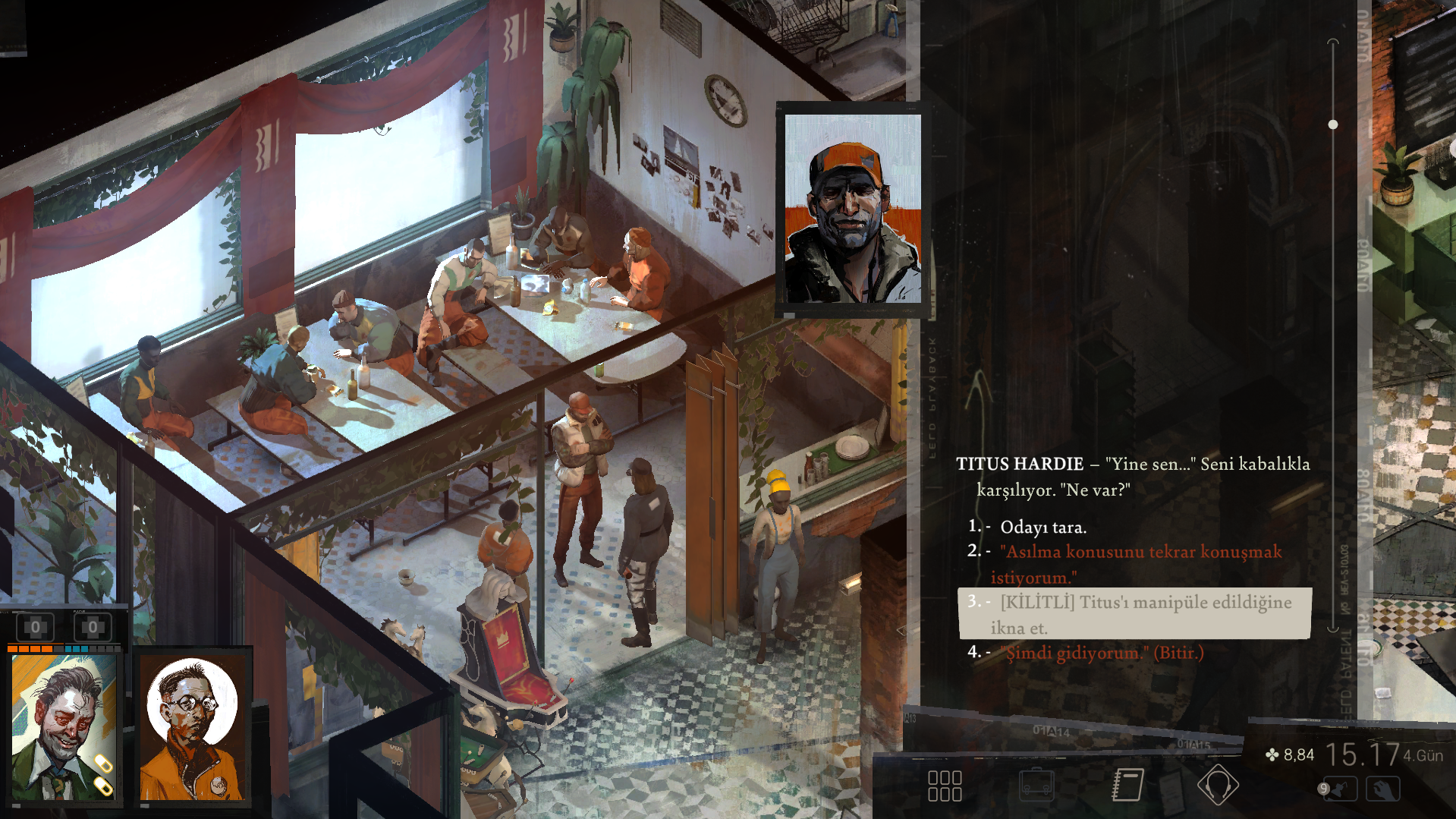Pick the locked "Titus'ı manipüle edildiğine ikna et" option
This screenshot has width=1456, height=819.
pos(1135,614)
